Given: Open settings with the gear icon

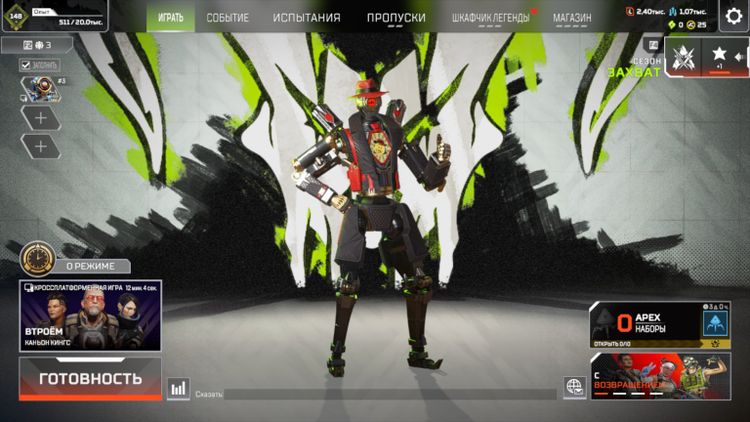Looking at the screenshot, I should [x=735, y=16].
